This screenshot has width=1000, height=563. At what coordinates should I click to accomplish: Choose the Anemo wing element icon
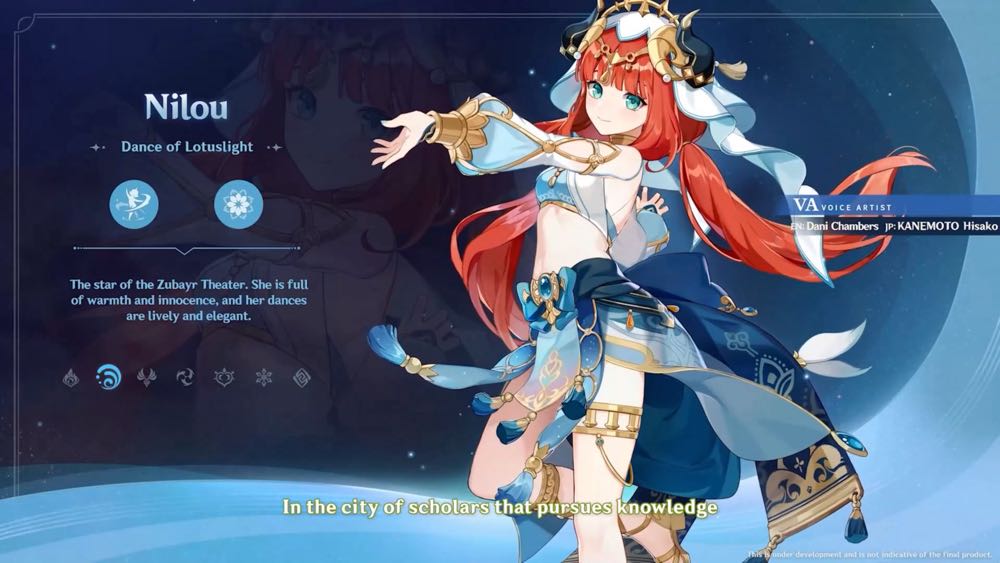pyautogui.click(x=147, y=377)
